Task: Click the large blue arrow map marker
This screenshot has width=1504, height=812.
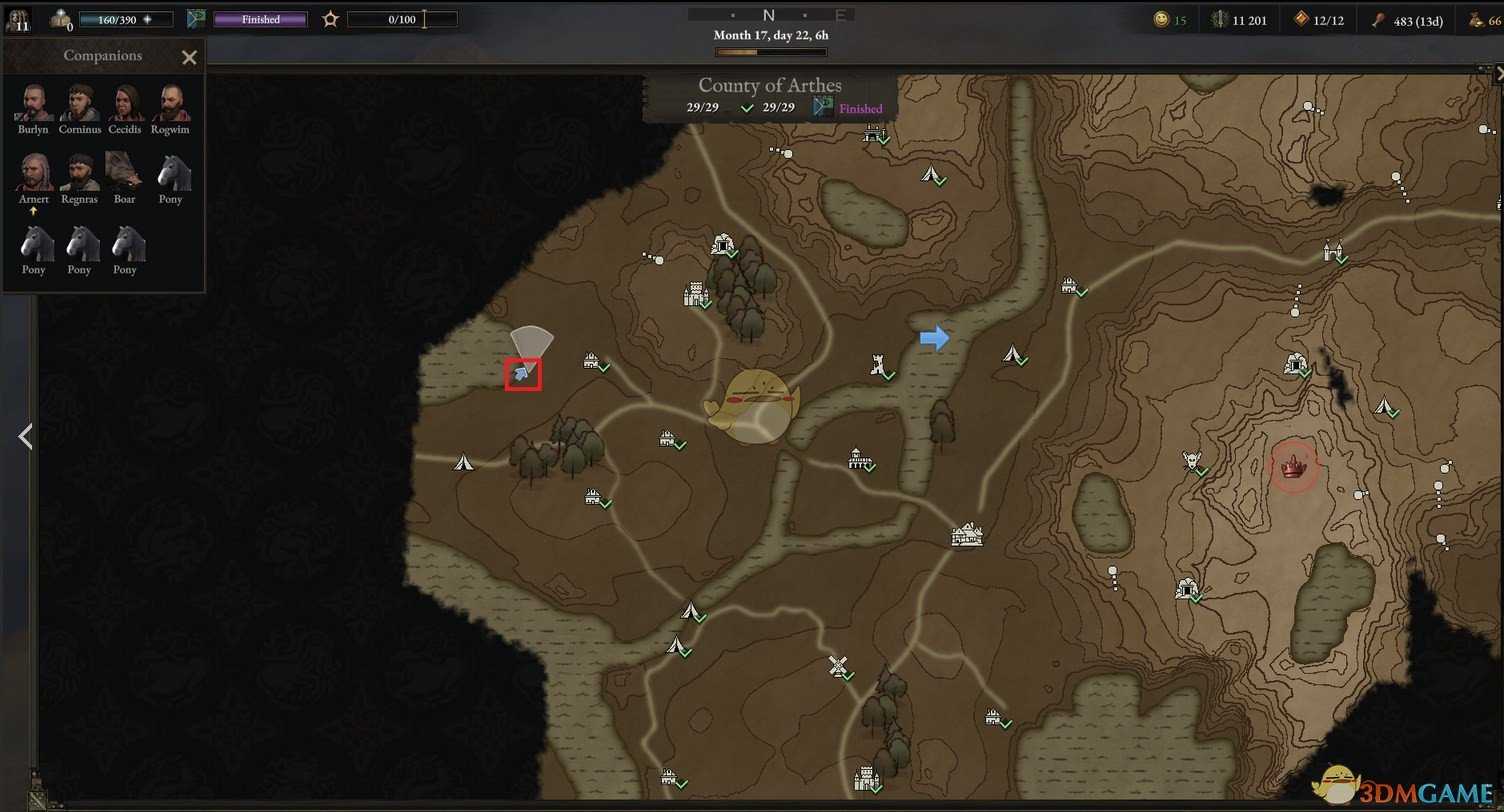Action: 934,338
